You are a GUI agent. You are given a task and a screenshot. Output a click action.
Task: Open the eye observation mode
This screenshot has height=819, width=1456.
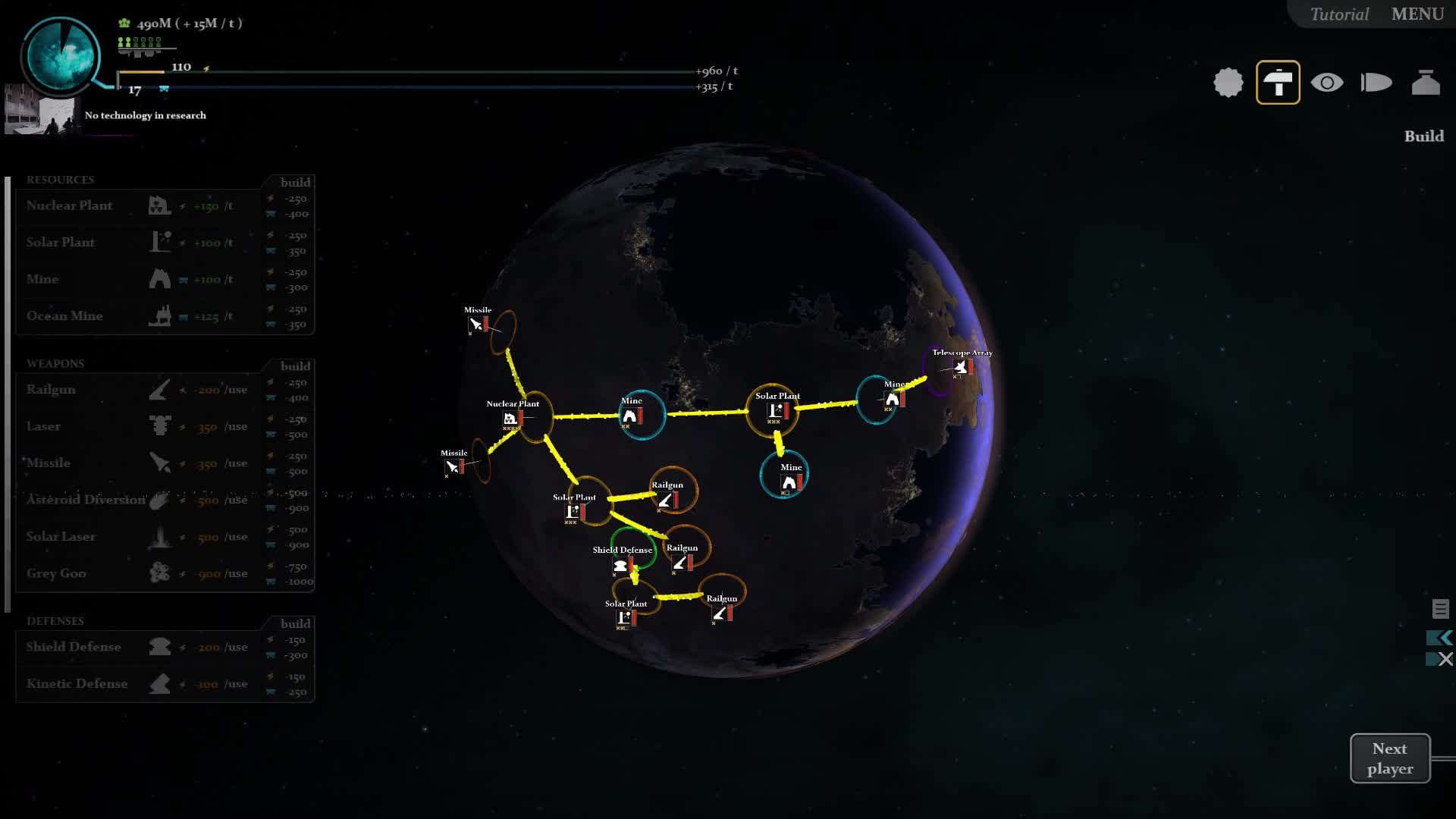[x=1327, y=83]
